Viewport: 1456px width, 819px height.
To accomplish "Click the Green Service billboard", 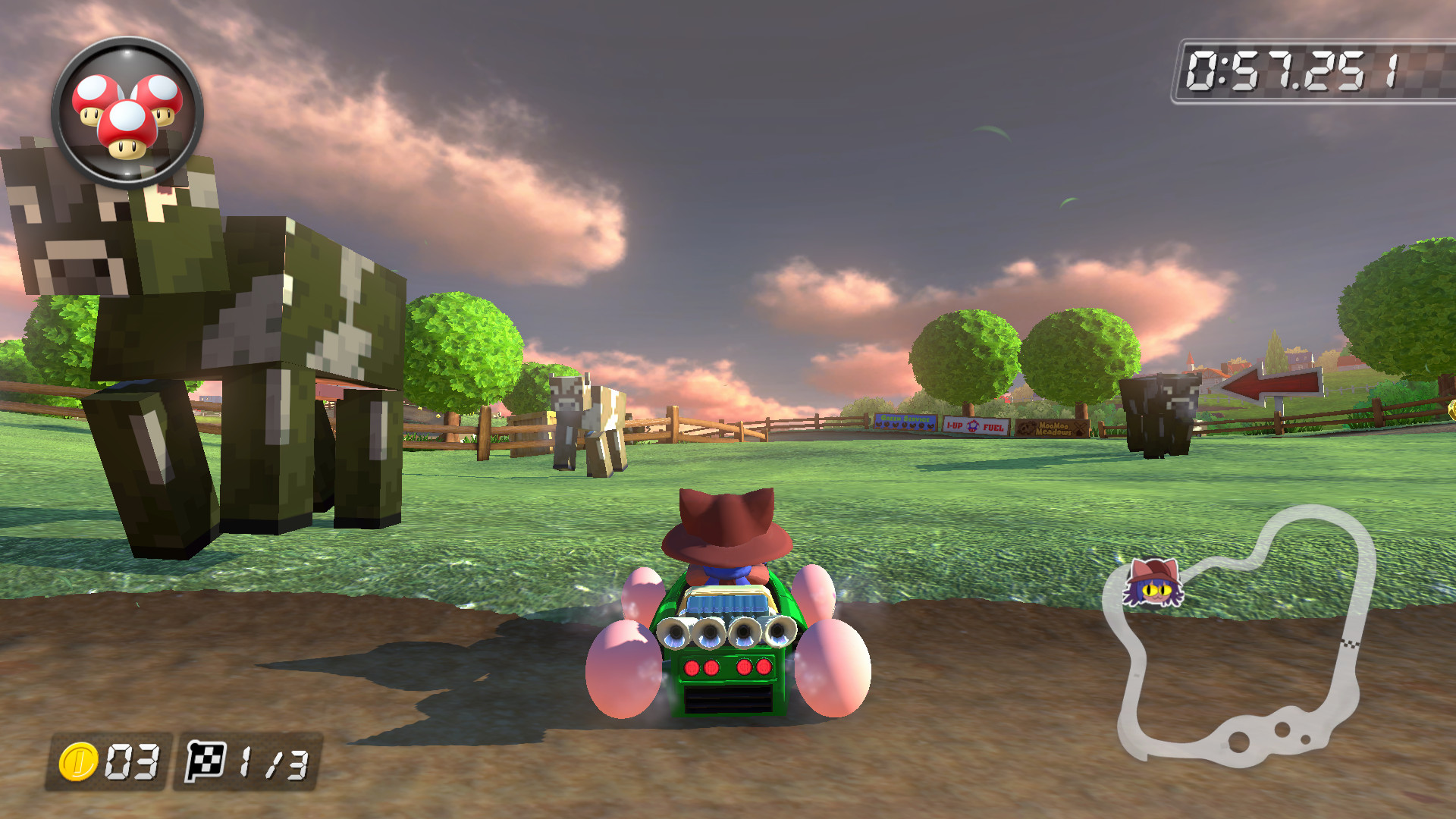I will tap(906, 421).
